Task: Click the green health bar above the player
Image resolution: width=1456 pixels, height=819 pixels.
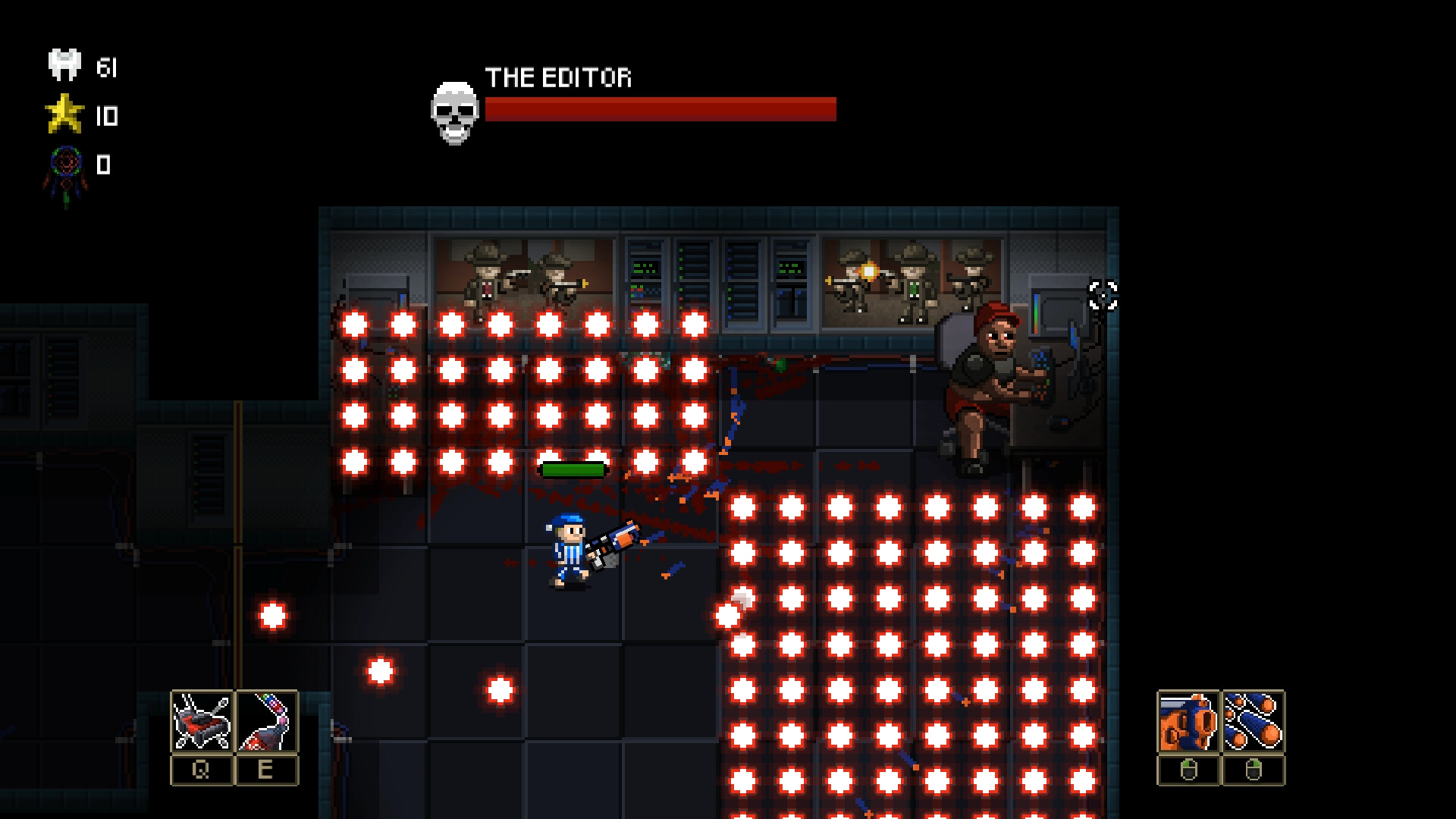Action: click(573, 470)
